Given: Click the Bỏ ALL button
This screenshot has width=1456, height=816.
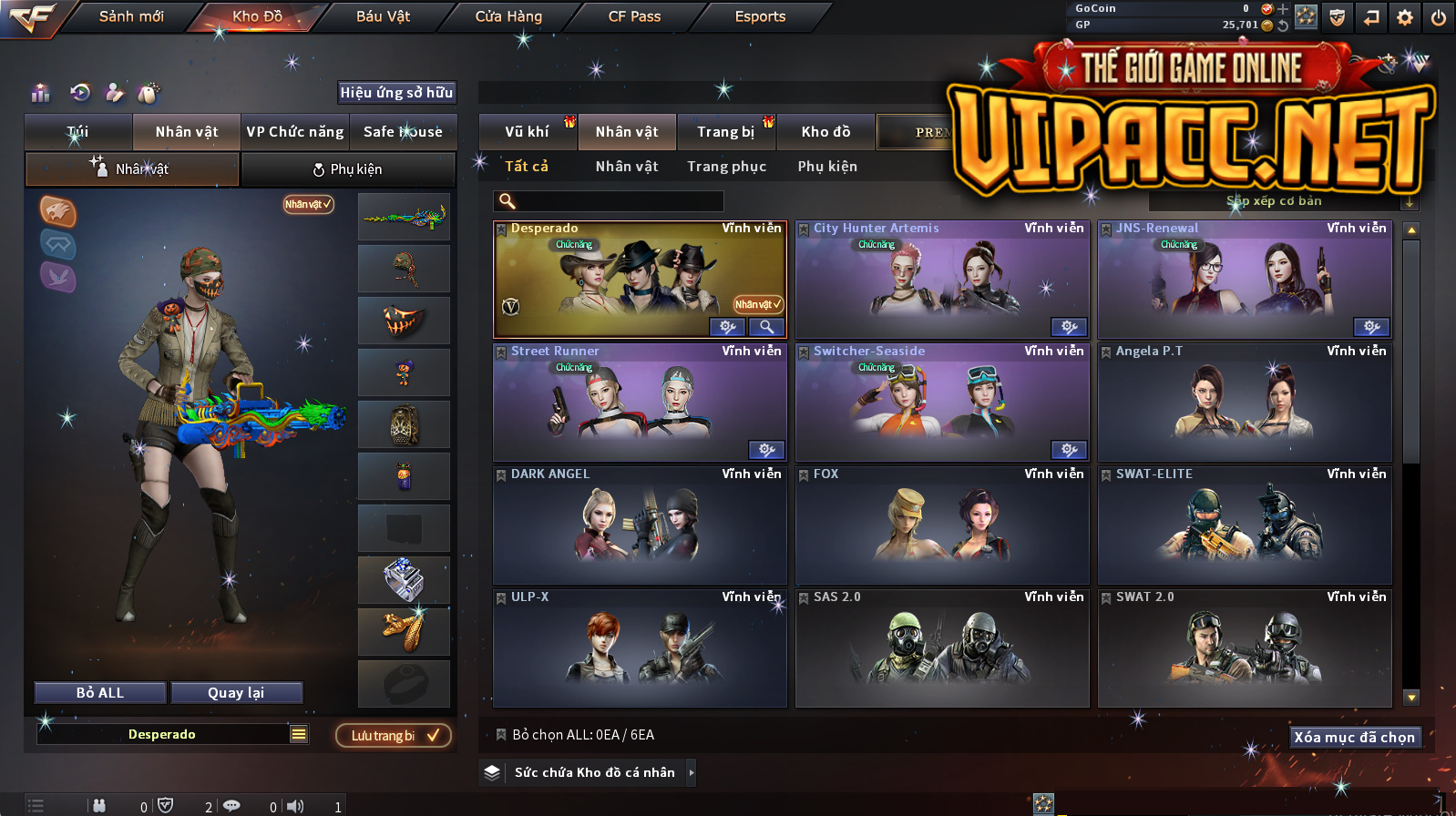Looking at the screenshot, I should pos(100,693).
